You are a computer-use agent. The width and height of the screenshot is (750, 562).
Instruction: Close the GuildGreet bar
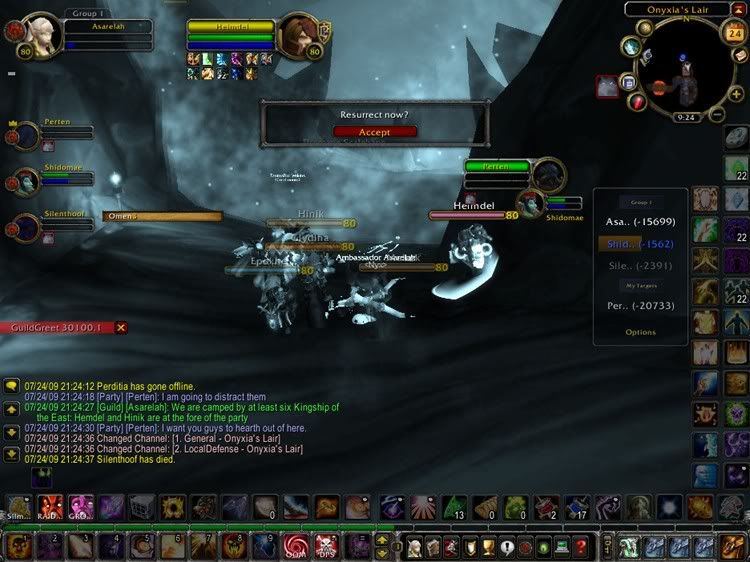pyautogui.click(x=121, y=327)
